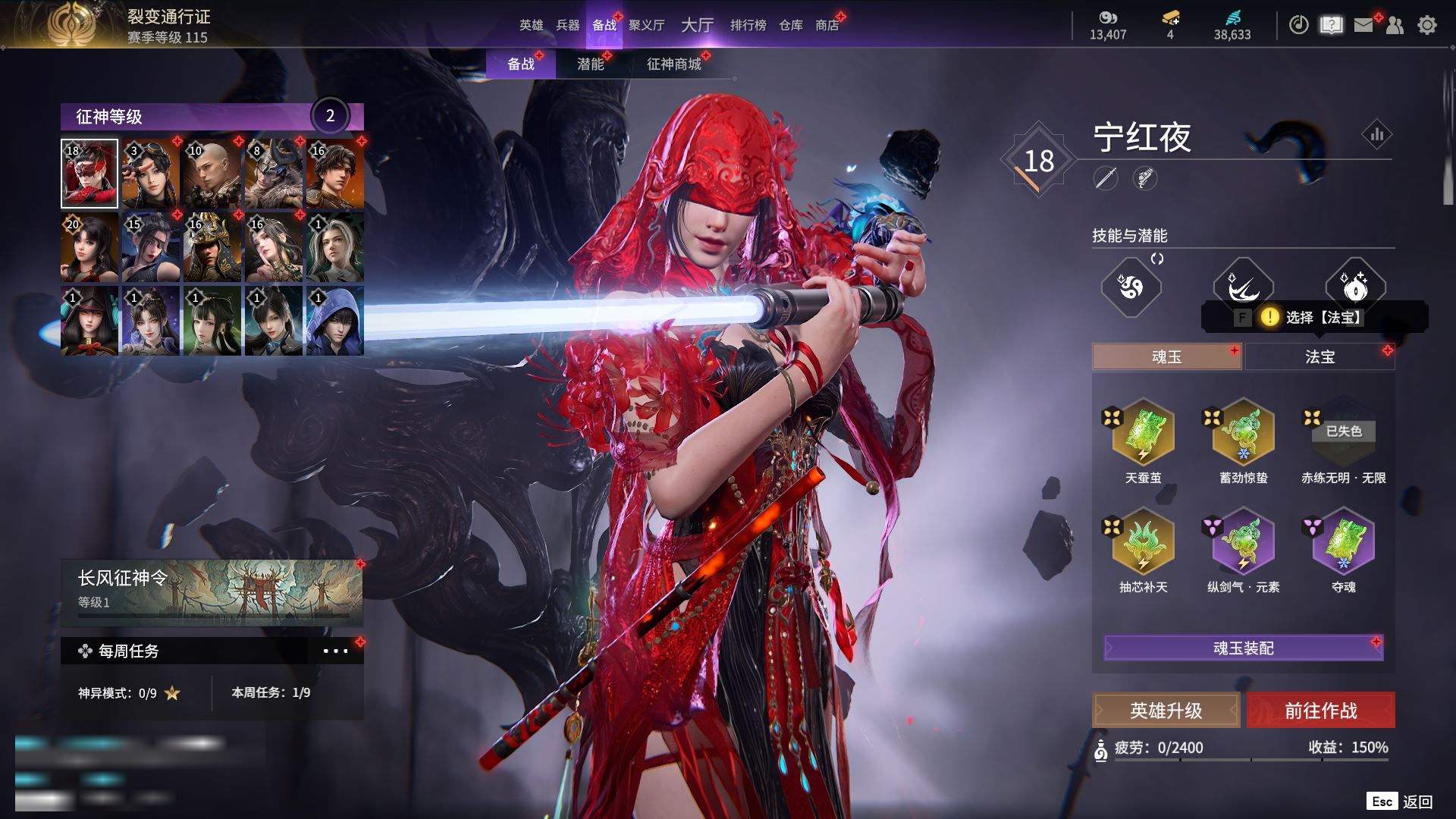Select the bald monk hero portrait
Image resolution: width=1456 pixels, height=819 pixels.
212,174
